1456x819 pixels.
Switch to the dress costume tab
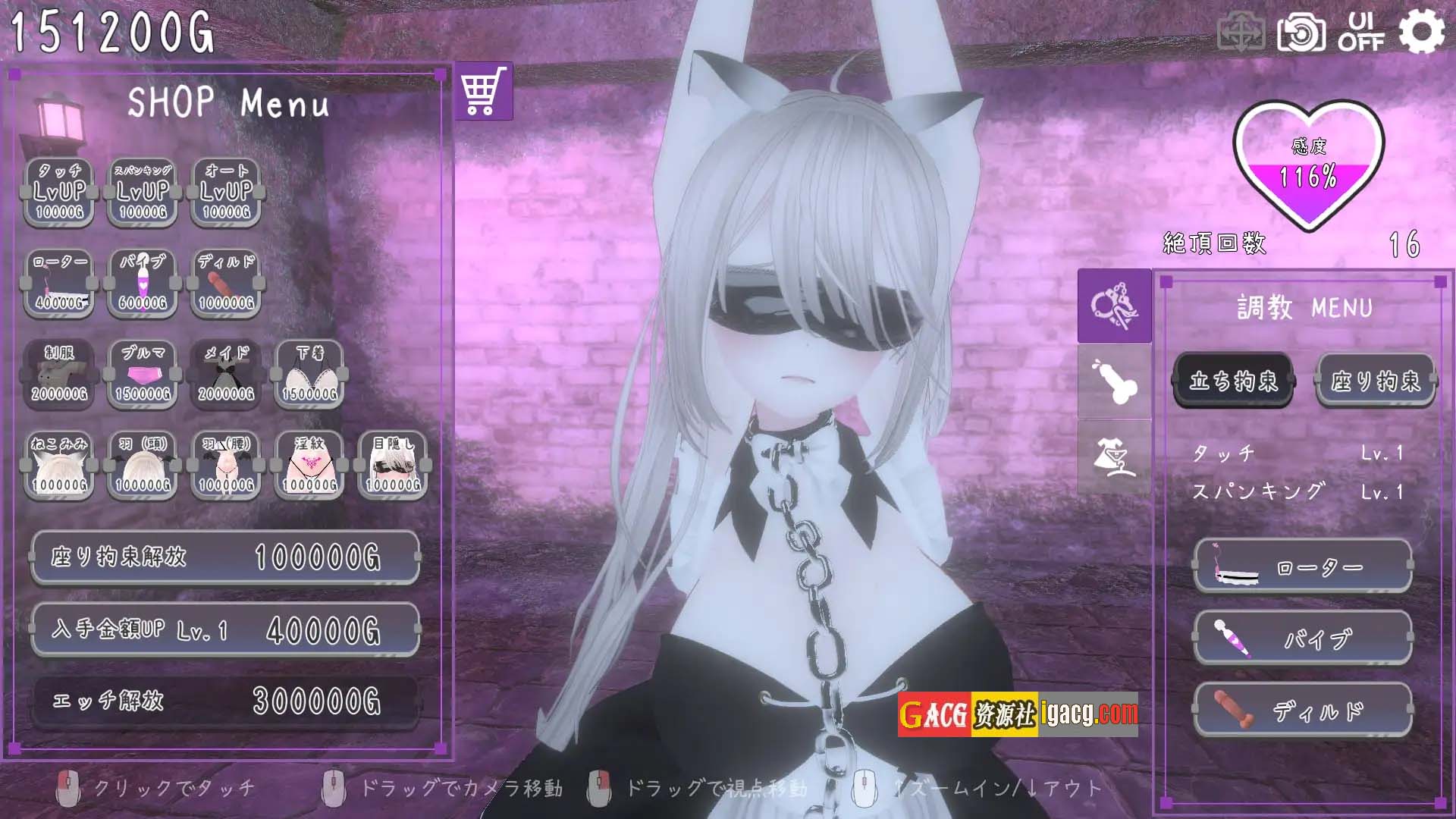(x=1114, y=457)
